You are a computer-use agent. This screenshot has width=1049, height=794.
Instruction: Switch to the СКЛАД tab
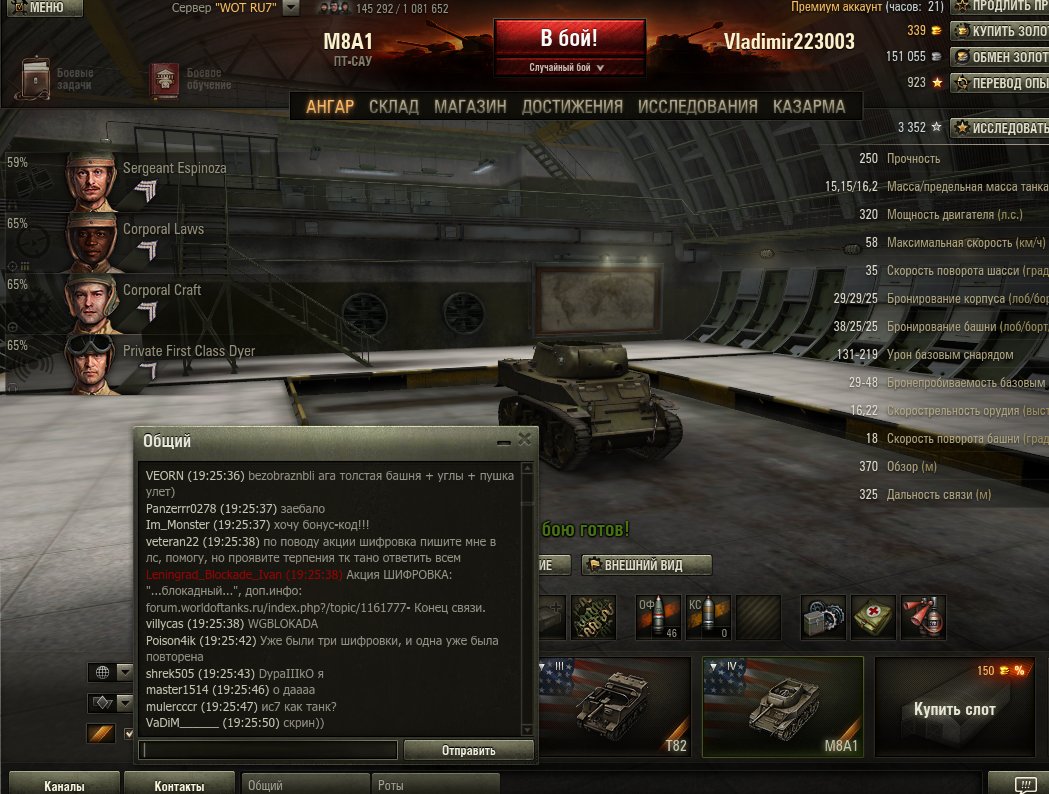tap(394, 106)
